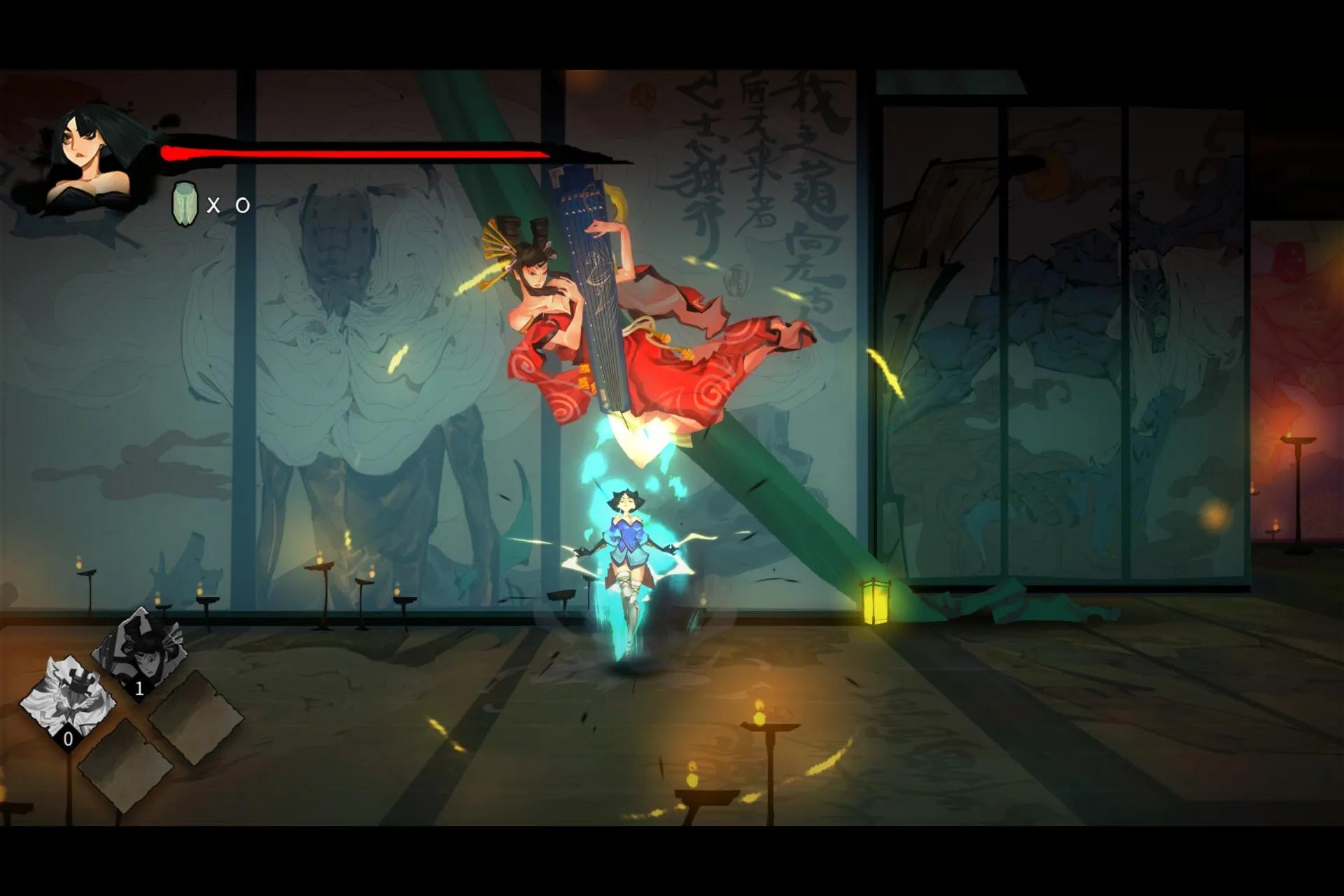Click the dark-haired heroine portrait
The width and height of the screenshot is (1344, 896).
[x=90, y=160]
